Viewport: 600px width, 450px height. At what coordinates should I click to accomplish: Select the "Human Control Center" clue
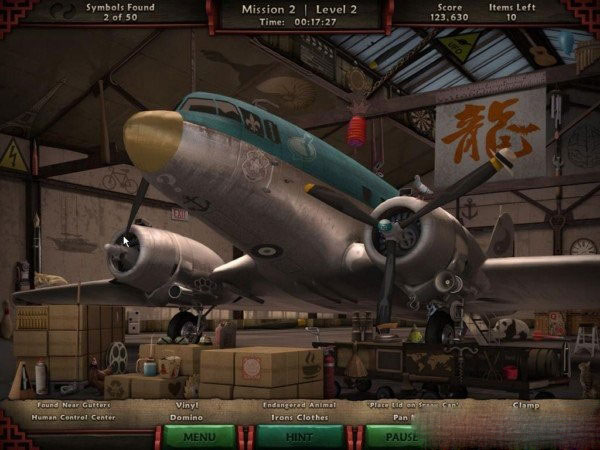(73, 417)
